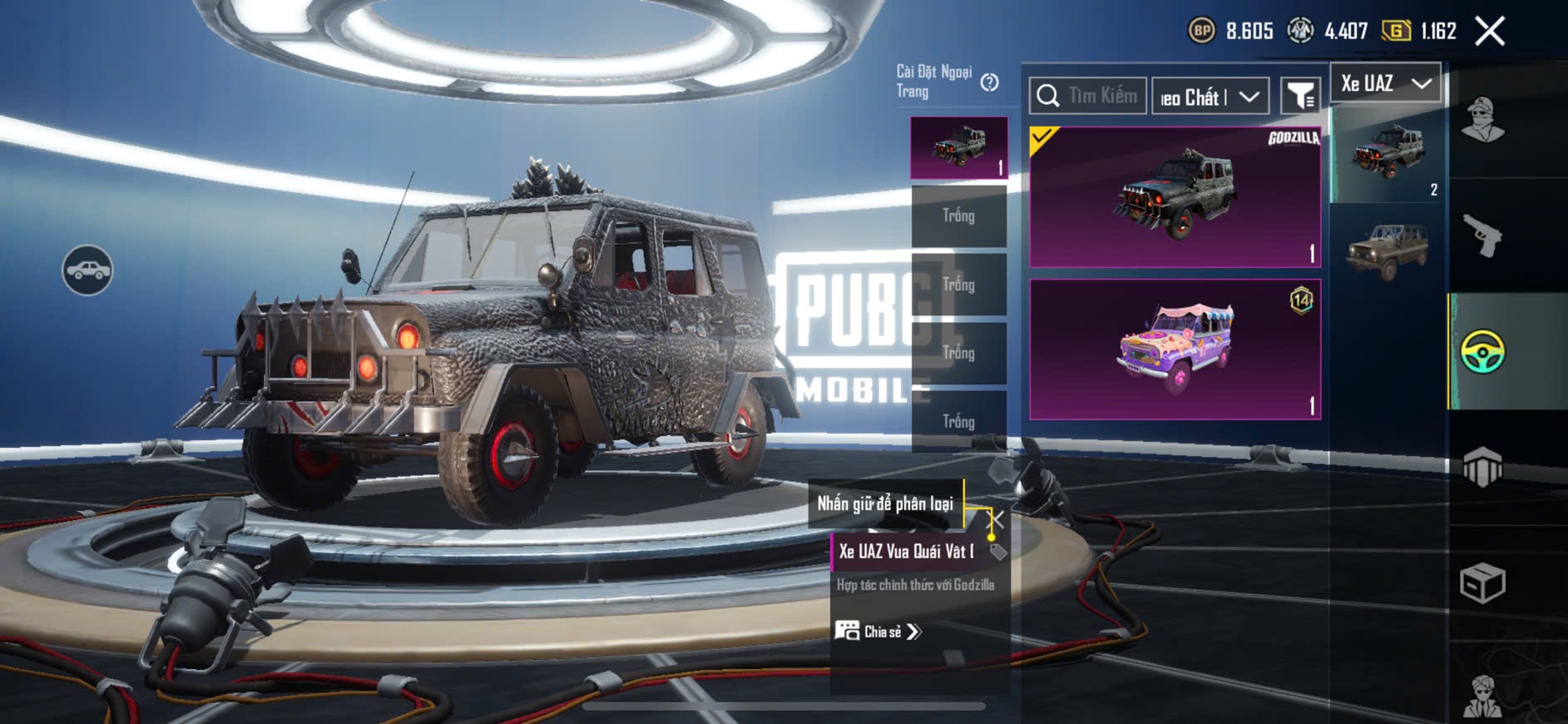Screen dimensions: 1568x724
Task: Close the Nhấn giữ để phân loại tooltip
Action: [995, 520]
